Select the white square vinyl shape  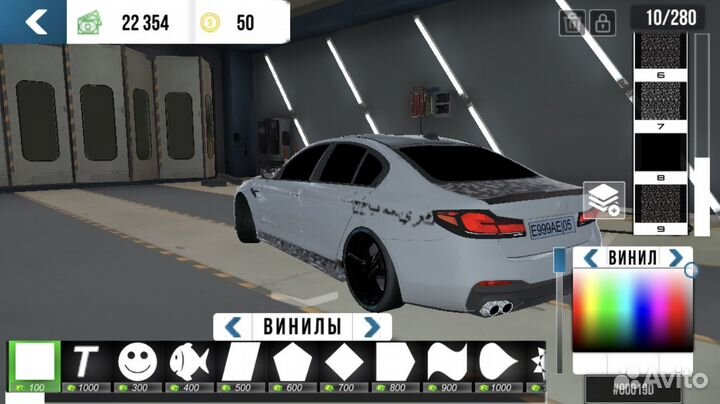(x=35, y=361)
